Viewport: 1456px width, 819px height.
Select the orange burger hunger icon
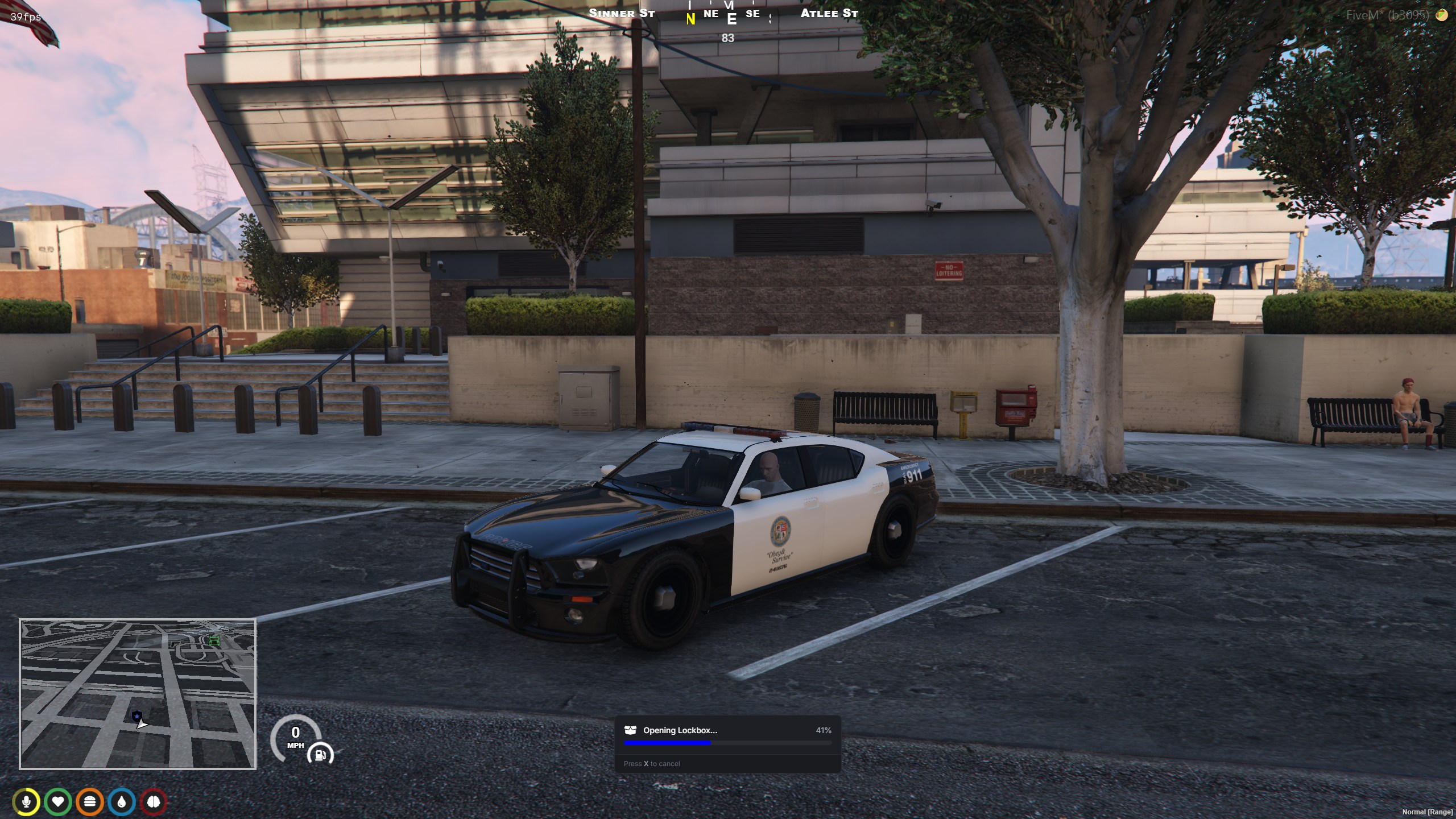pos(90,802)
